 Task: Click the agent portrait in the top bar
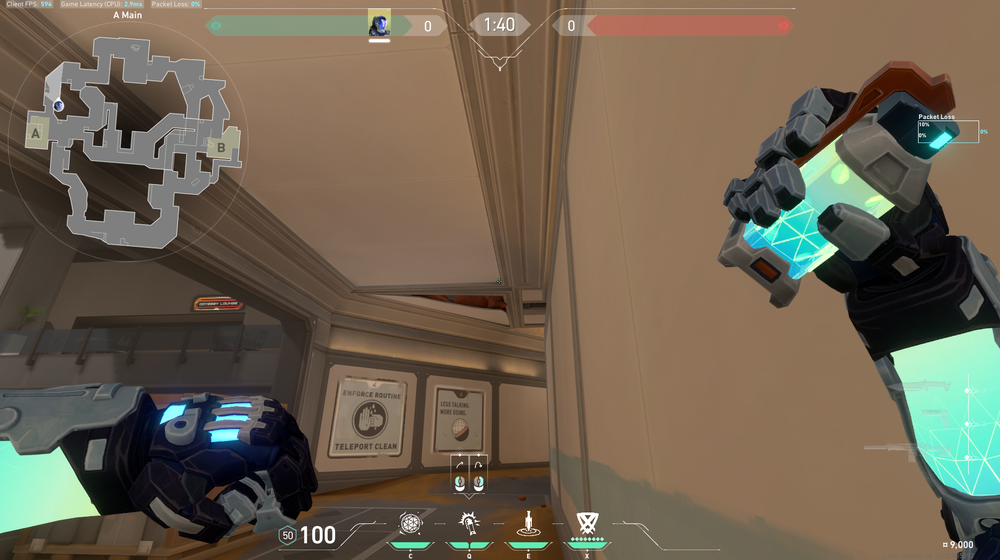click(x=379, y=25)
